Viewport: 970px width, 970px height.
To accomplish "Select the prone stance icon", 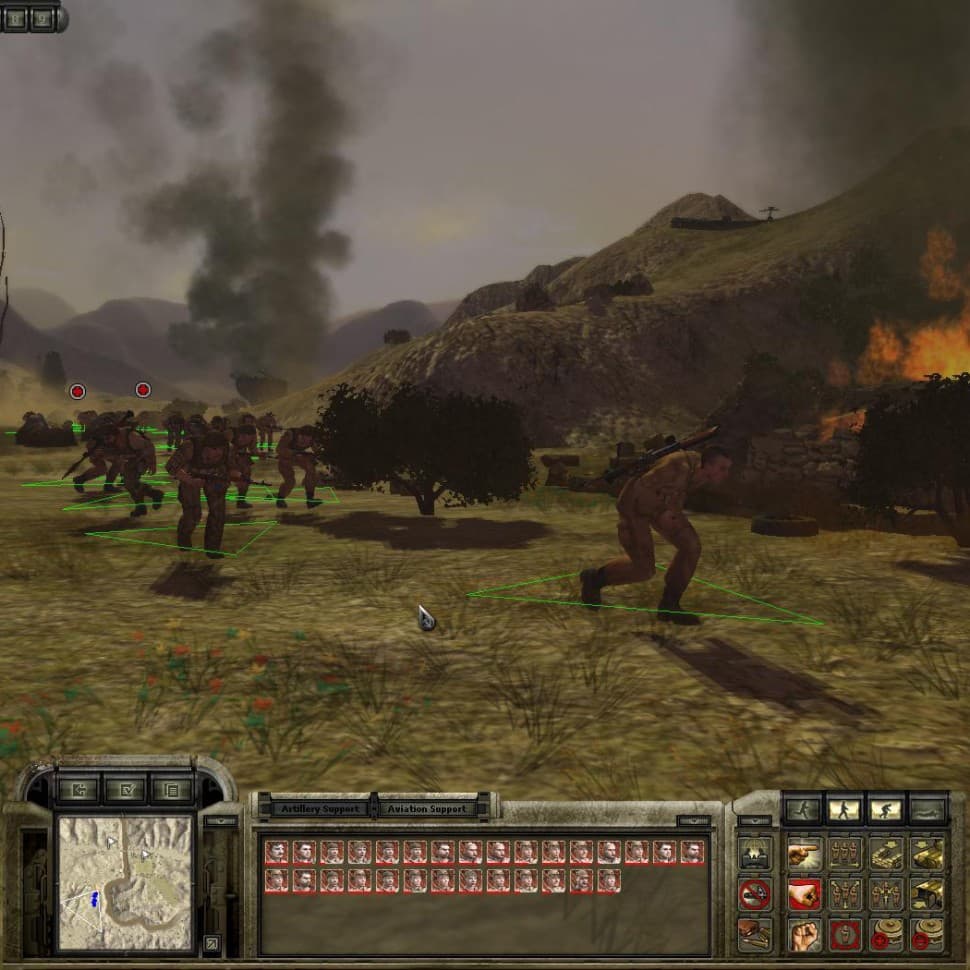I will [926, 809].
